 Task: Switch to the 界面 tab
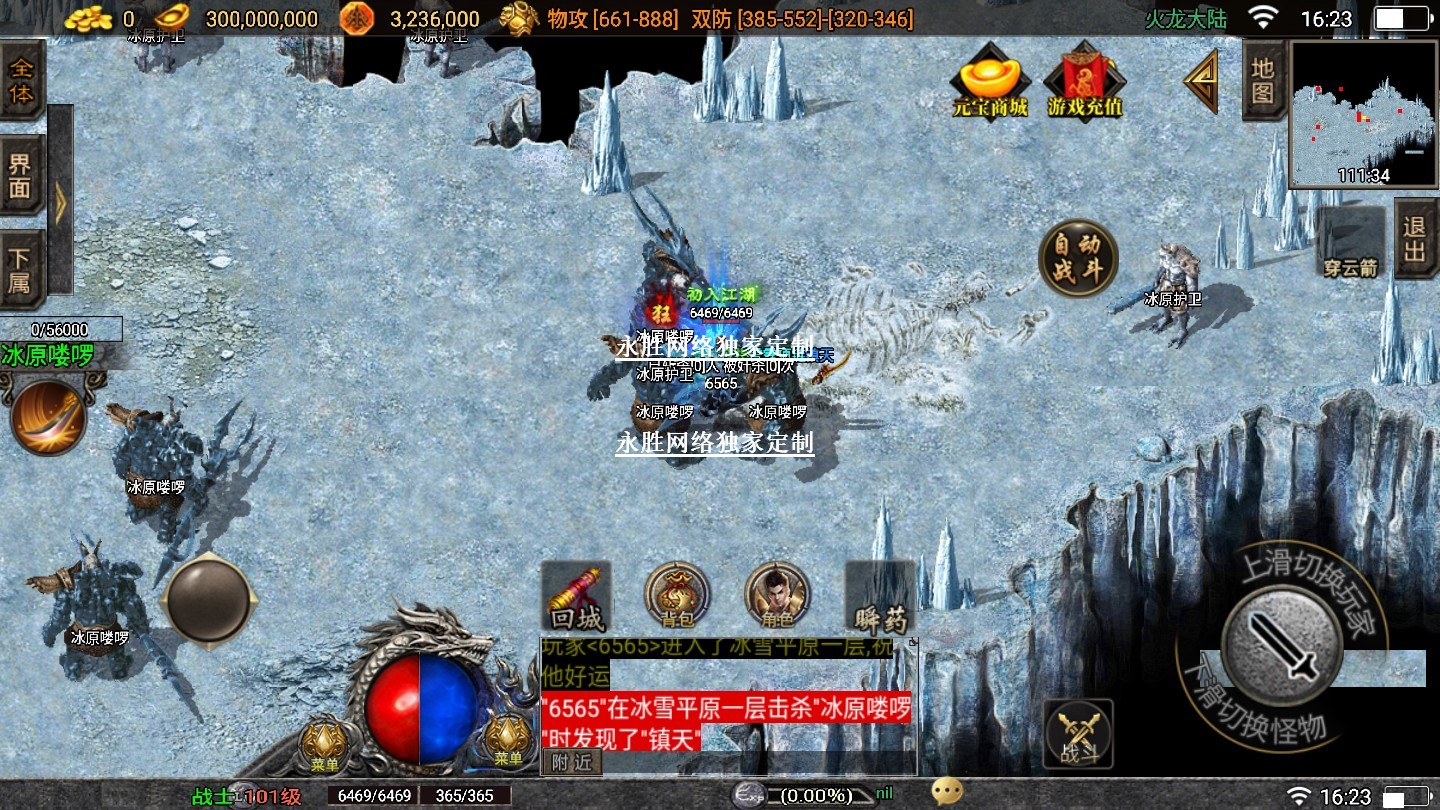click(21, 175)
